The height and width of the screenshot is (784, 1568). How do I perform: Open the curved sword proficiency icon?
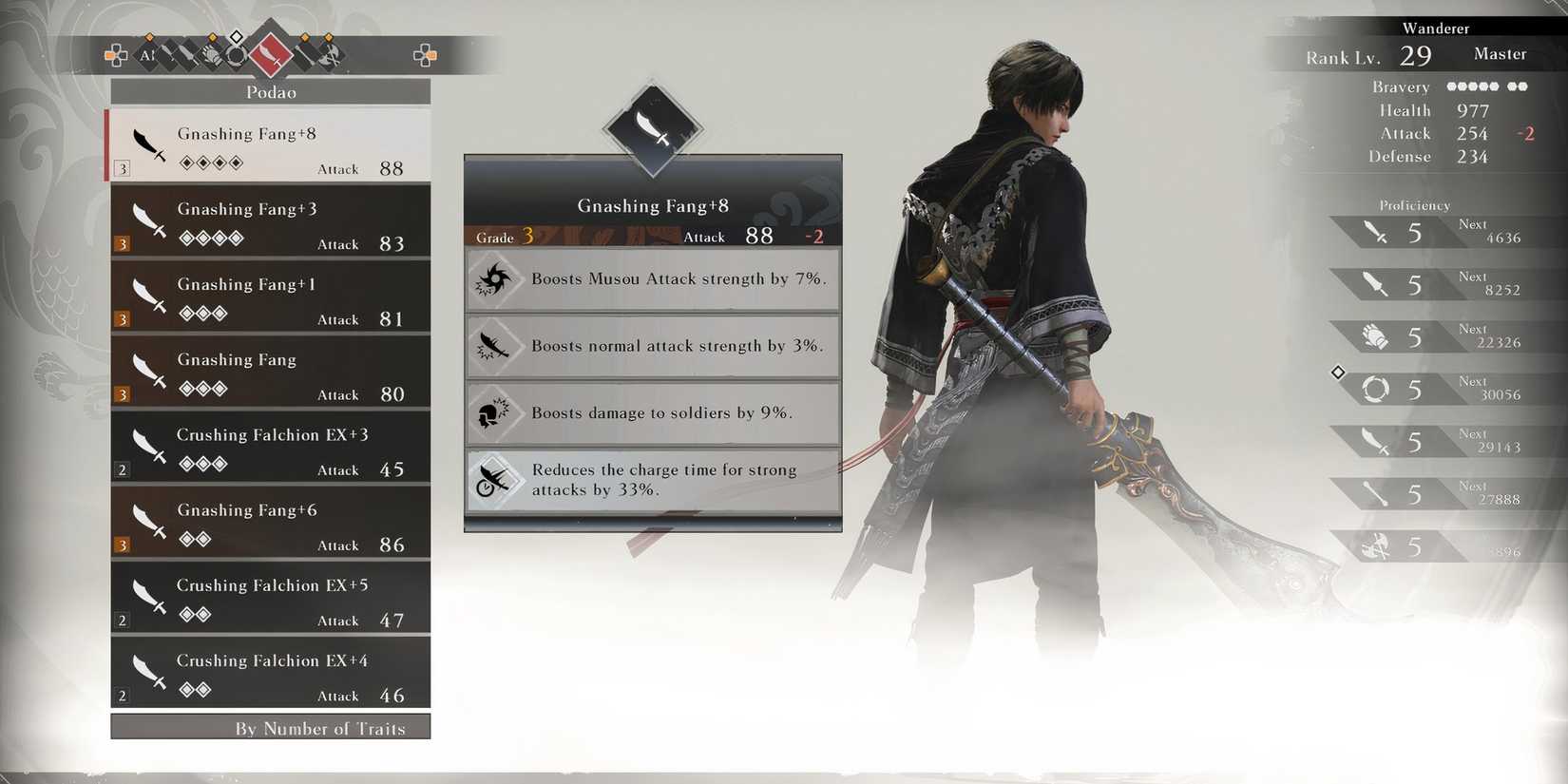(x=1375, y=441)
